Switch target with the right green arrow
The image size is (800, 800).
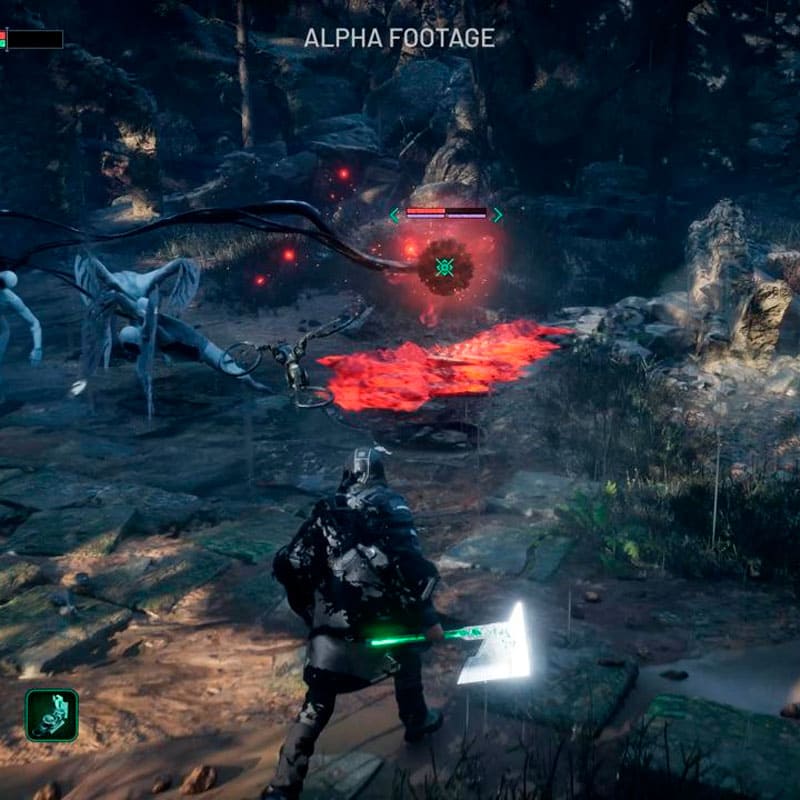[498, 214]
